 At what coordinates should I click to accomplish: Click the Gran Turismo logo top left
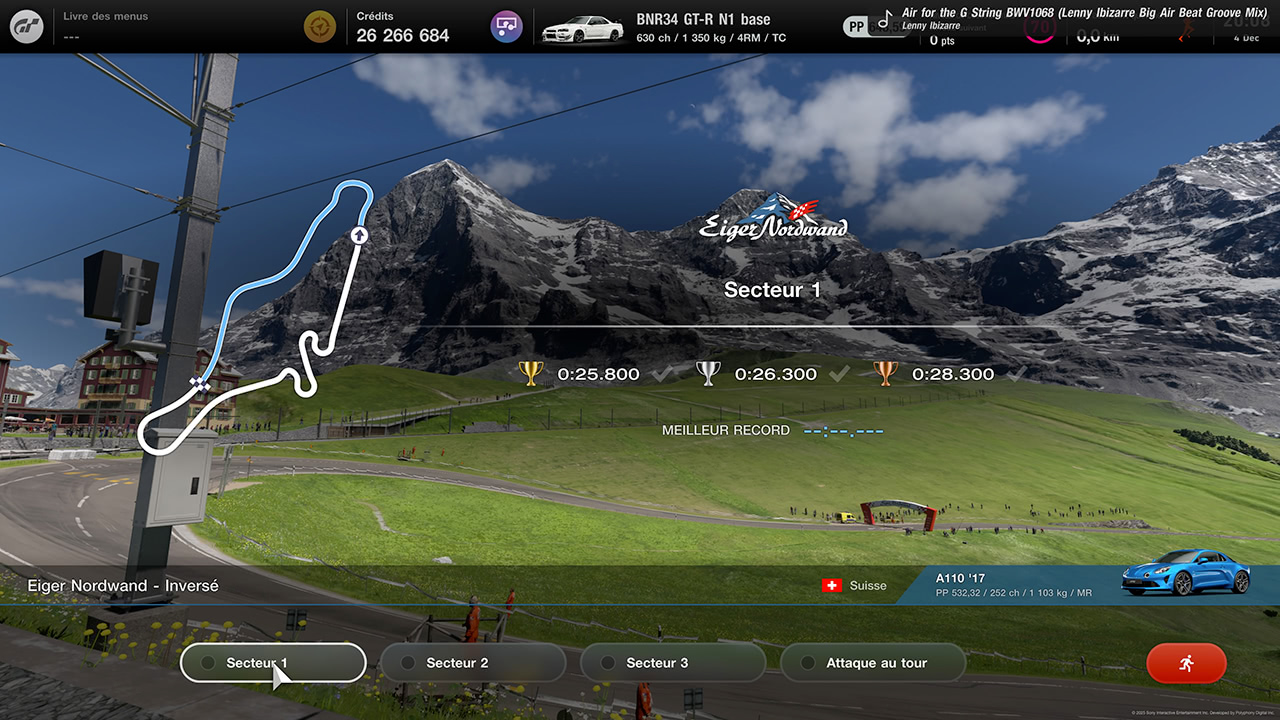click(26, 26)
